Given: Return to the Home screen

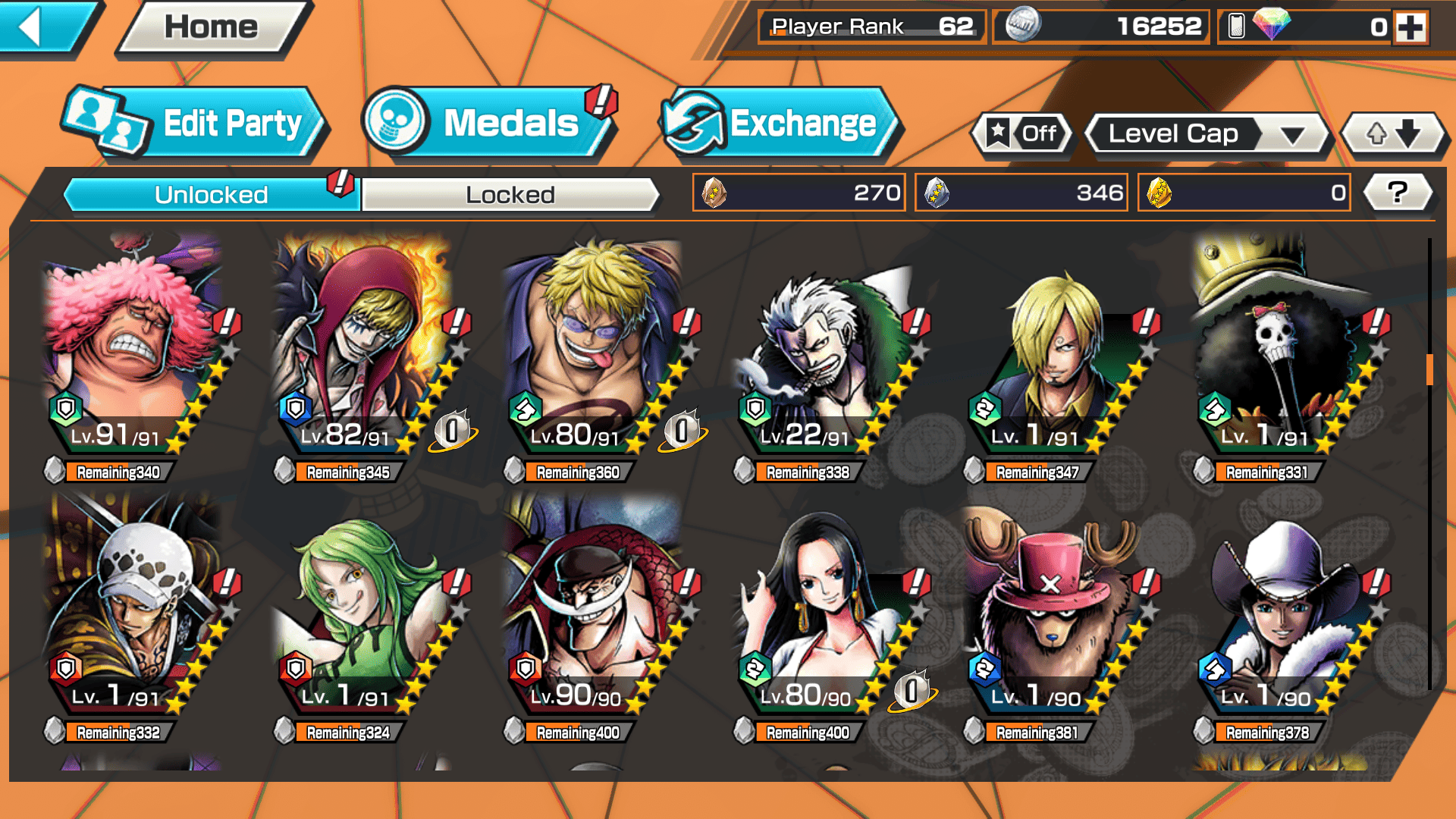Looking at the screenshot, I should (x=211, y=27).
